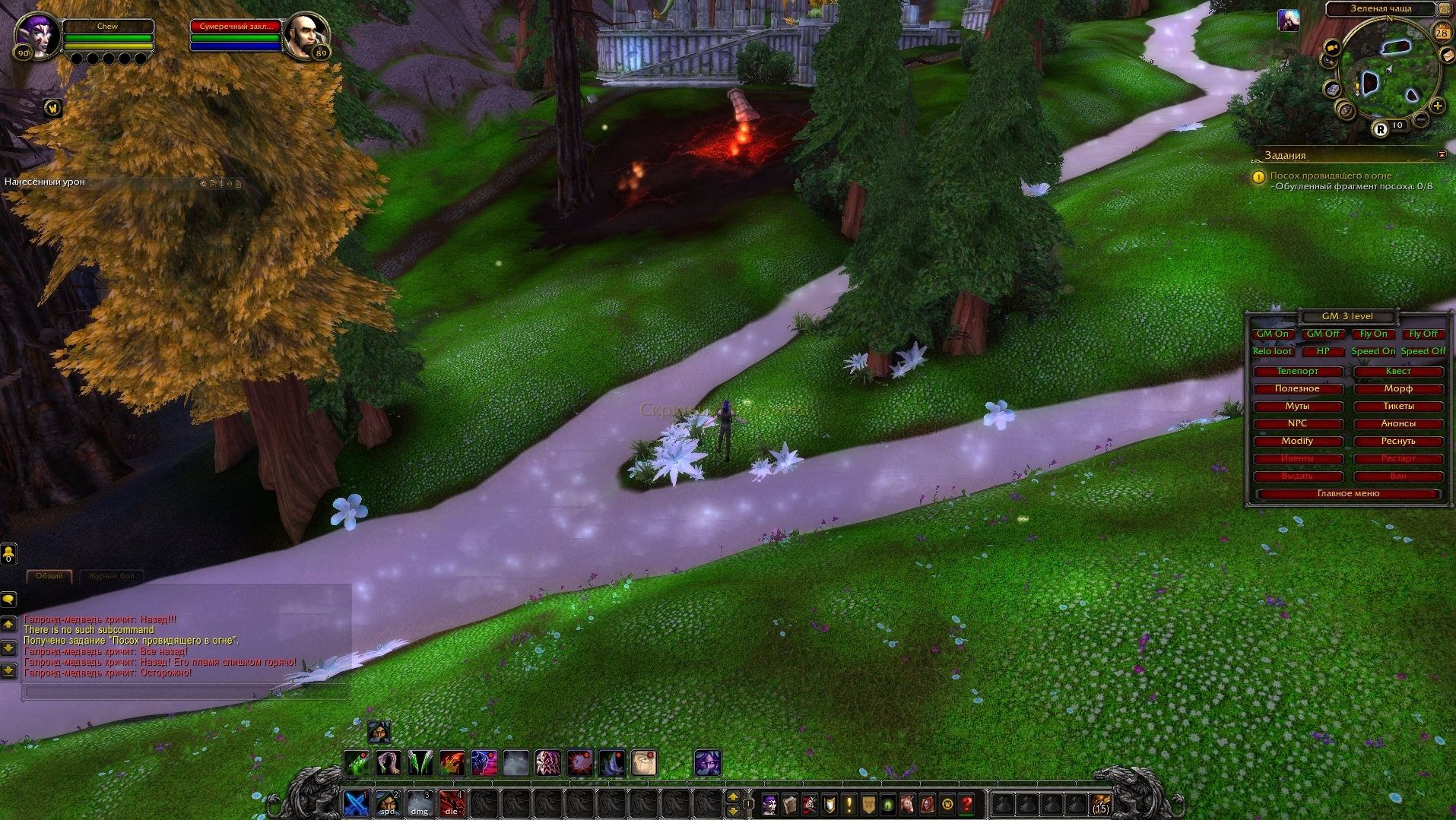Zoom in the minimap with the plus button
The height and width of the screenshot is (820, 1456).
coord(1437,106)
